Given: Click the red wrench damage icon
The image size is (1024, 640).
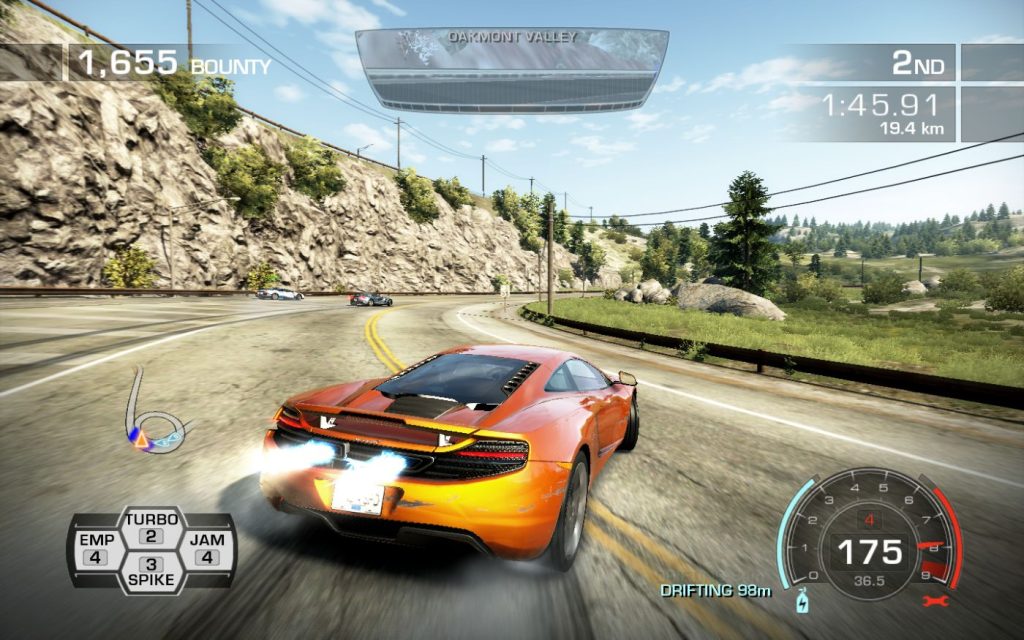Looking at the screenshot, I should point(937,601).
